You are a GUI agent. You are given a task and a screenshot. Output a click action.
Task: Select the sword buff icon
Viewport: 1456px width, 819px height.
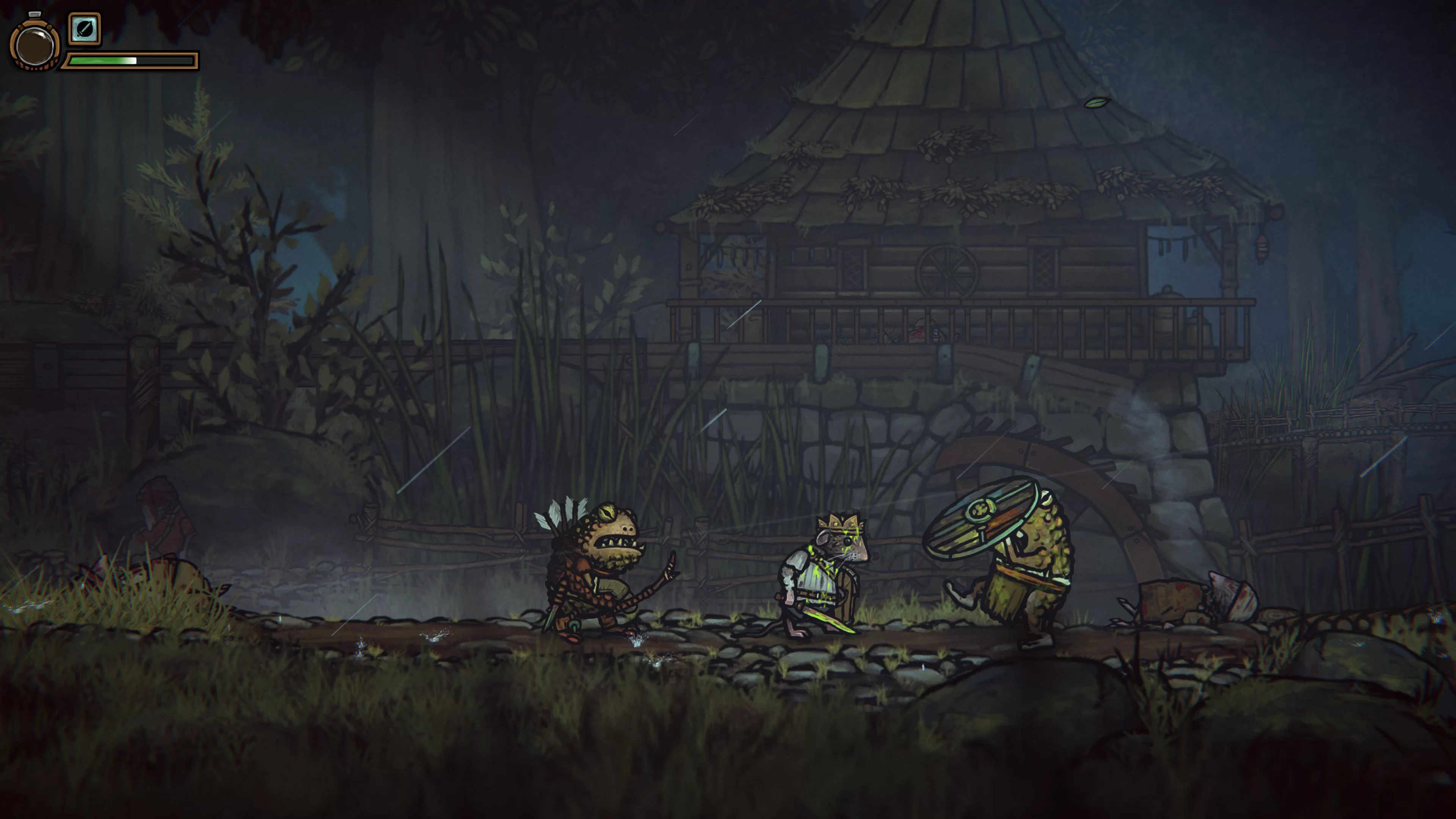tap(85, 29)
